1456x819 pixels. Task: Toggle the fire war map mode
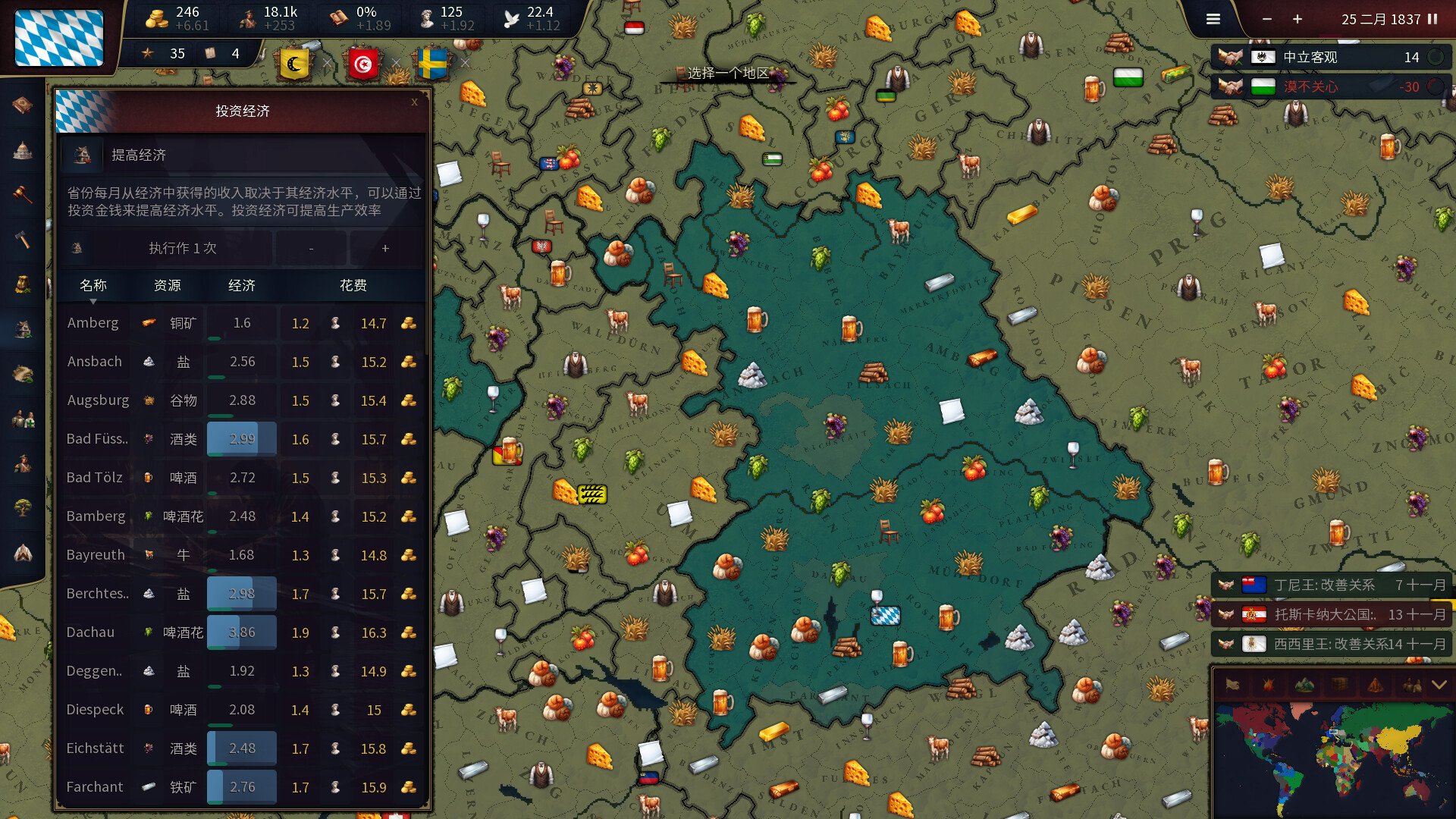coord(1267,685)
